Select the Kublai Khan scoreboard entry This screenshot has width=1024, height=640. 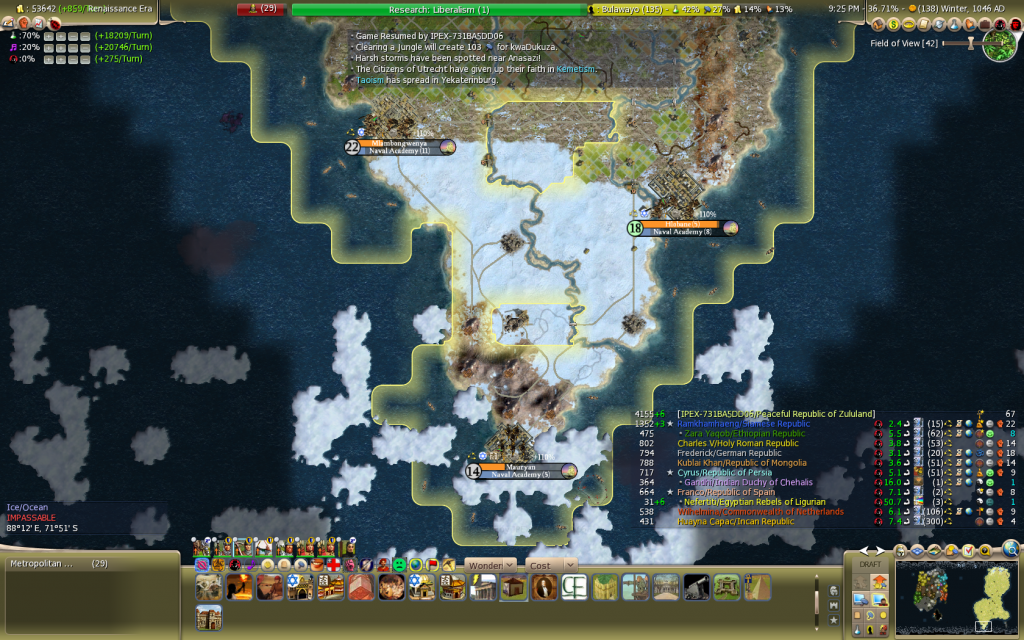(x=740, y=463)
